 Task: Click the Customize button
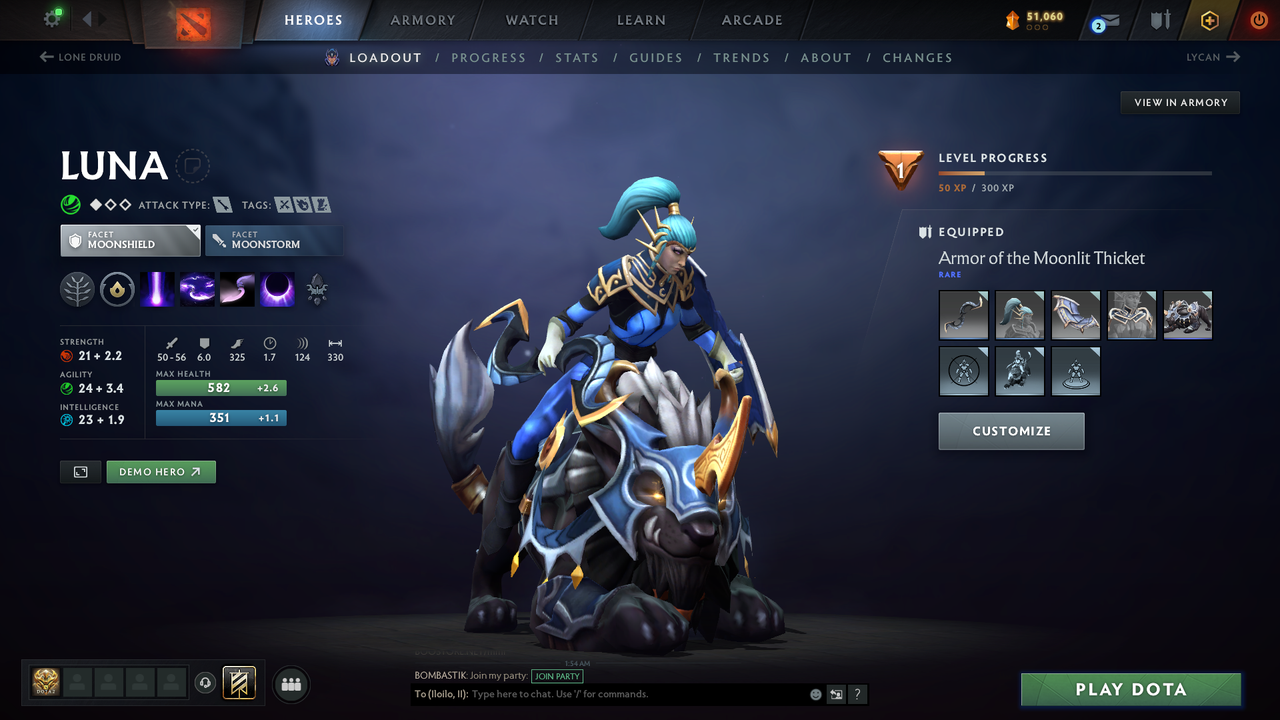[x=1011, y=431]
